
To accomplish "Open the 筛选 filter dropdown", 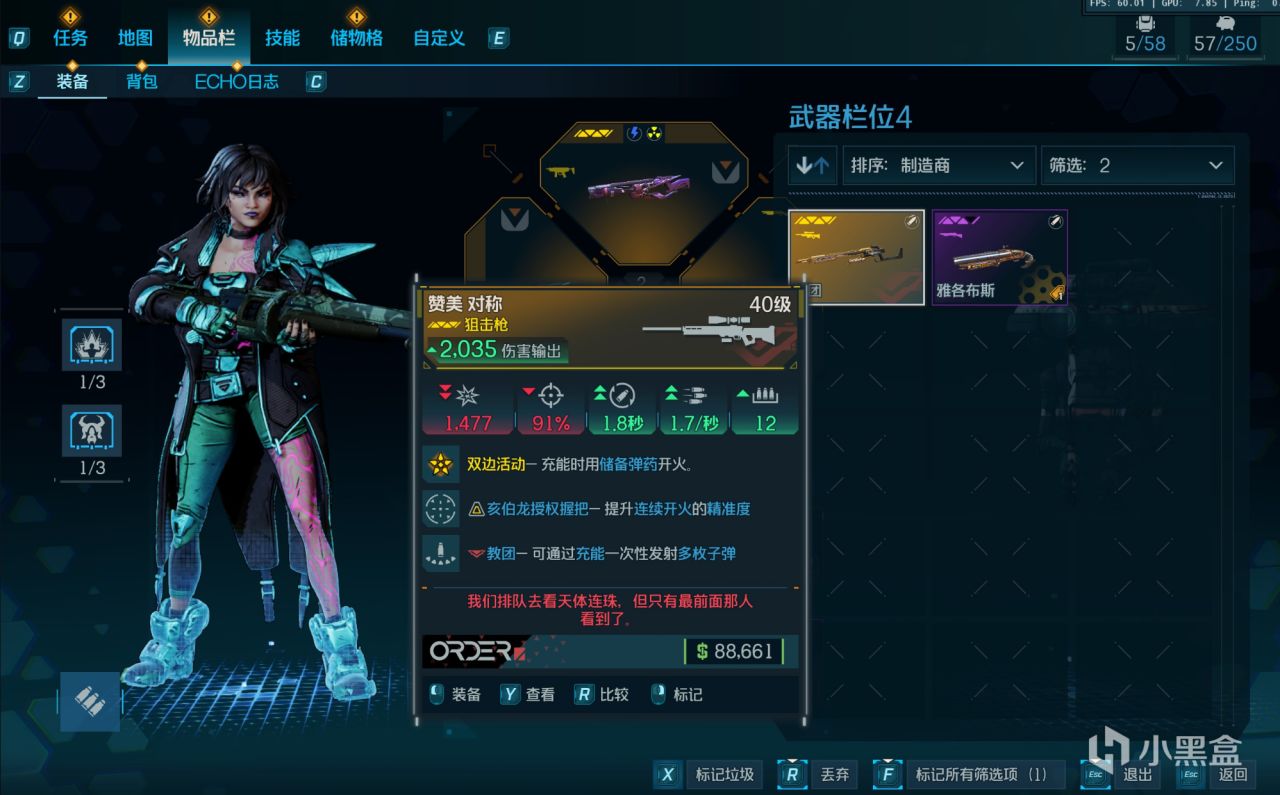I will coord(1137,165).
